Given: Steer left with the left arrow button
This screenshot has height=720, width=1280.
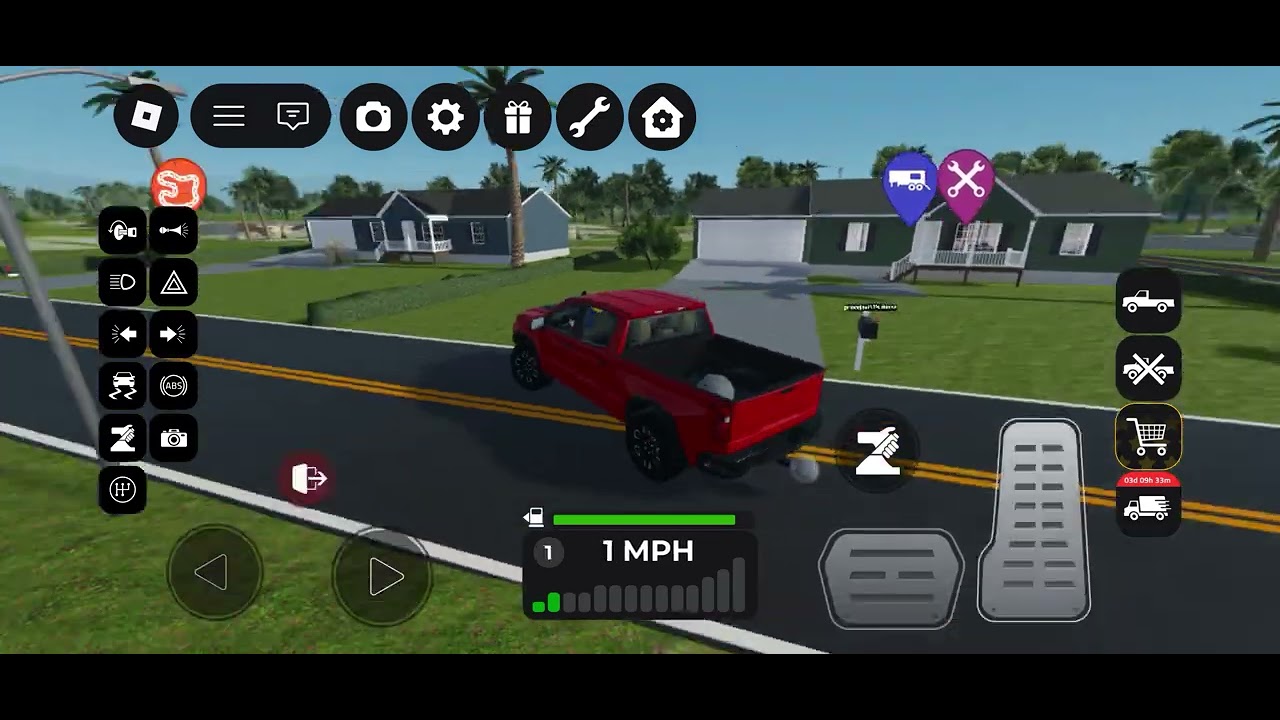Looking at the screenshot, I should [213, 574].
